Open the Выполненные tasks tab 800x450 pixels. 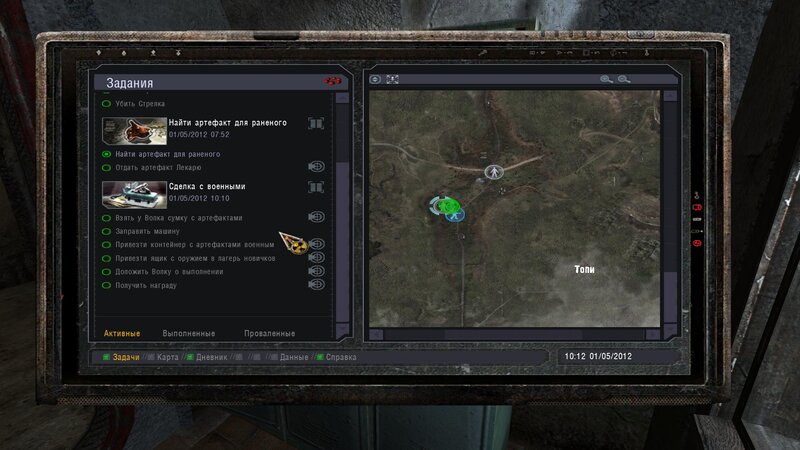click(189, 333)
